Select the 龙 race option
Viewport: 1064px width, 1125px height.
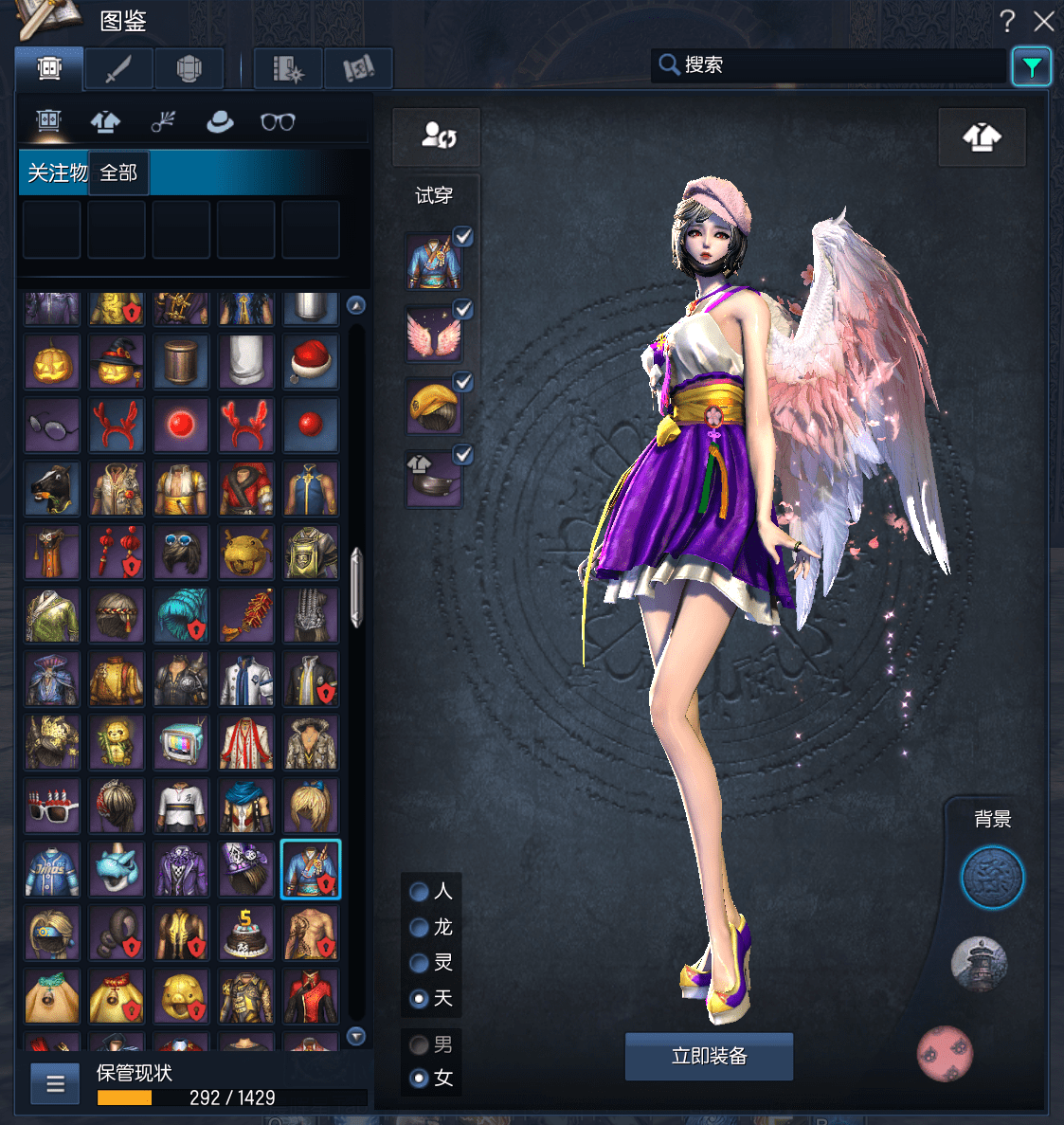419,927
